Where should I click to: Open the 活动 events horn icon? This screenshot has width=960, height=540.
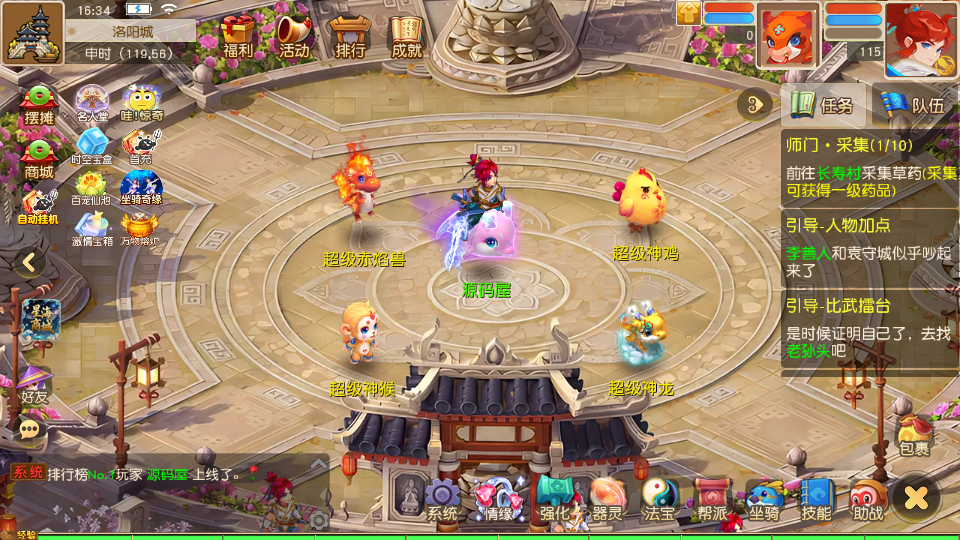pos(294,36)
